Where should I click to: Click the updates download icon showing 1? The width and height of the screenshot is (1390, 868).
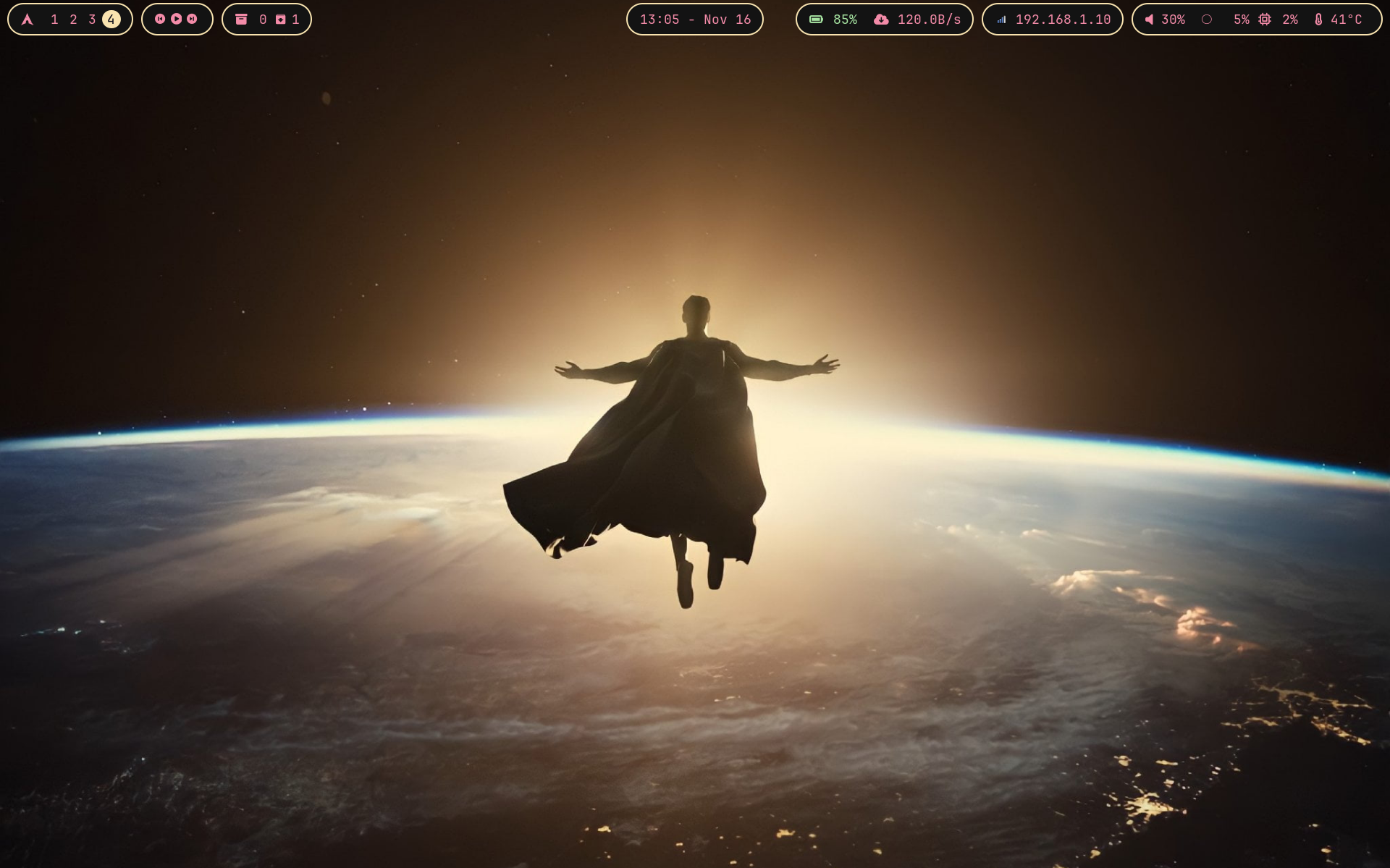click(x=281, y=20)
